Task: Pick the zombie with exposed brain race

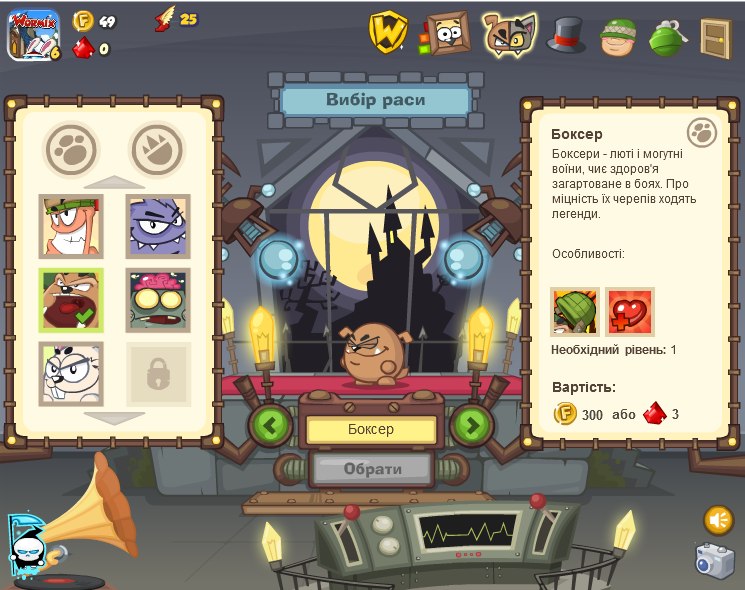Action: 158,300
